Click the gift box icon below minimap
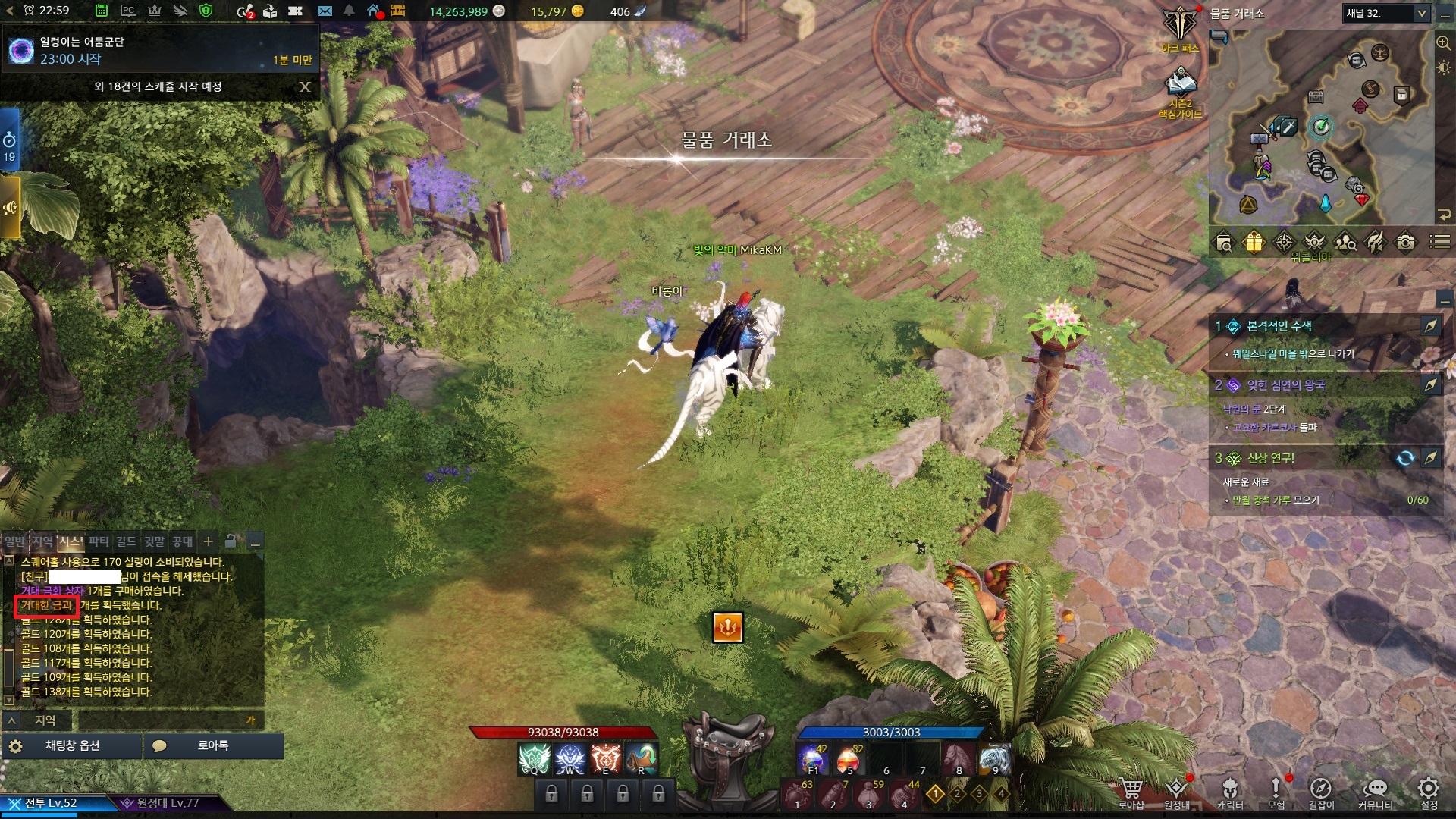Image resolution: width=1456 pixels, height=819 pixels. click(x=1254, y=243)
